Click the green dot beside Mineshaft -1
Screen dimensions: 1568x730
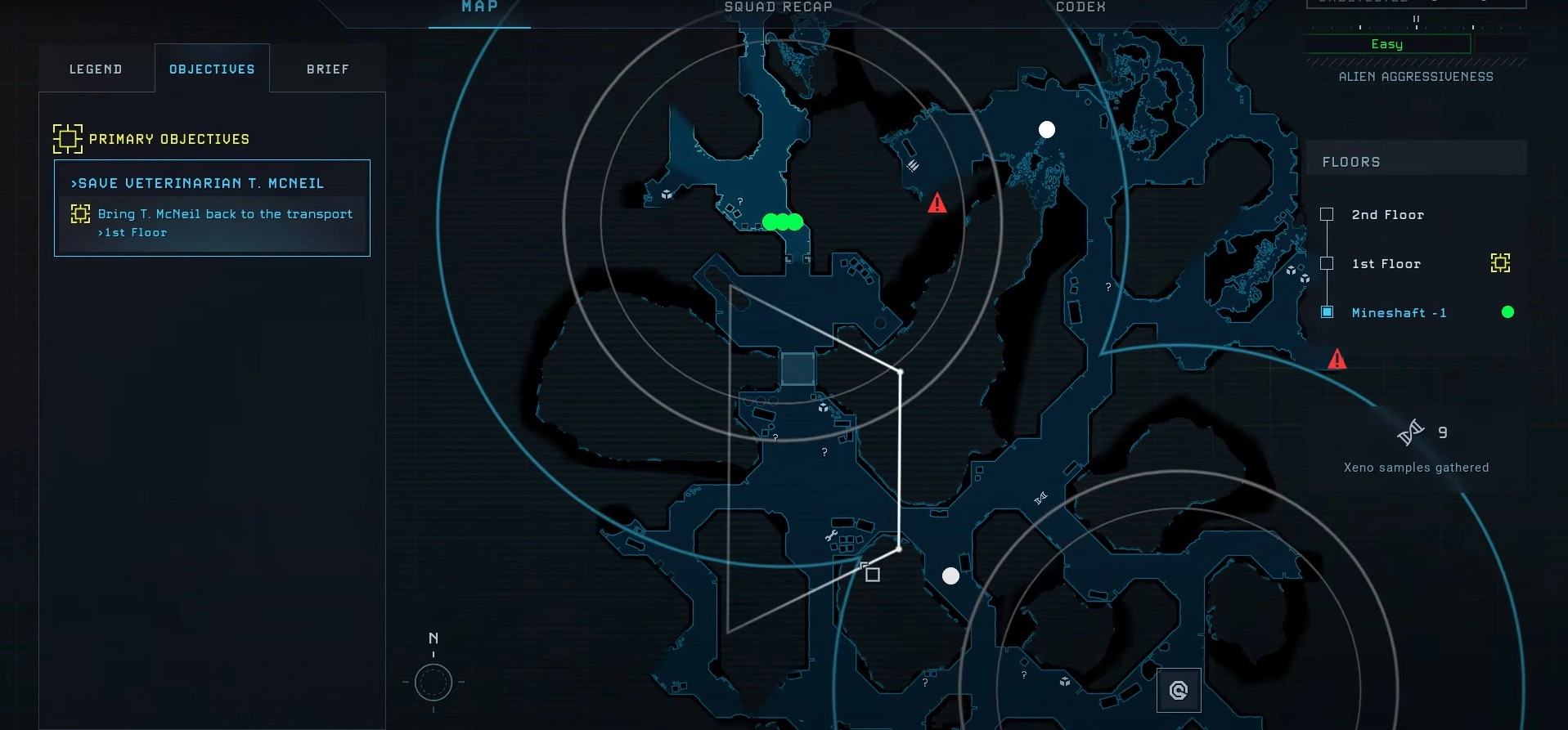[1508, 312]
